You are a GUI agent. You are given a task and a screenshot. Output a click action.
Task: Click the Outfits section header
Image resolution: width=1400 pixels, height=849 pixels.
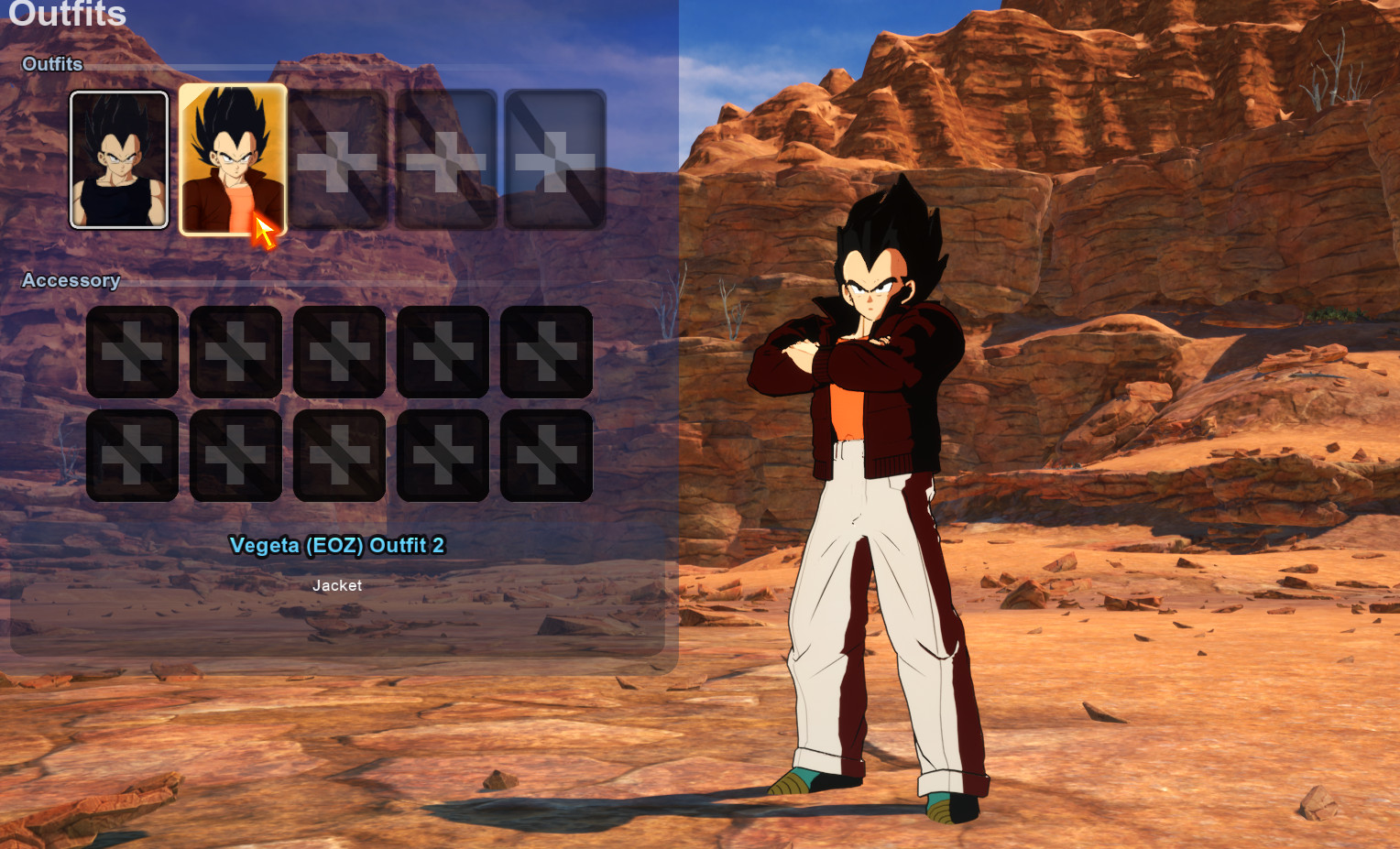[51, 64]
